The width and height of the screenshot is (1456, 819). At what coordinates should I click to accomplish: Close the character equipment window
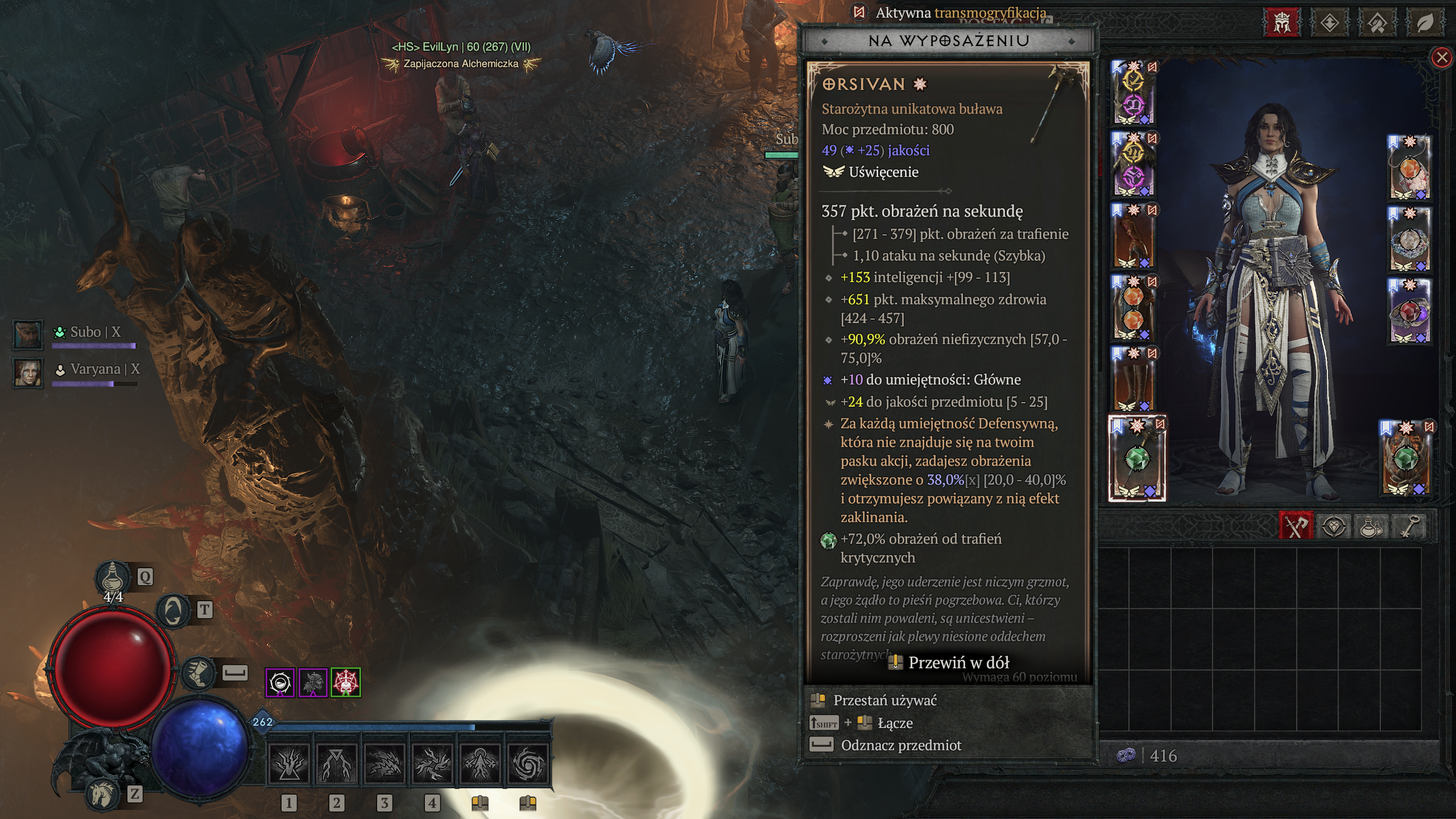tap(1441, 57)
